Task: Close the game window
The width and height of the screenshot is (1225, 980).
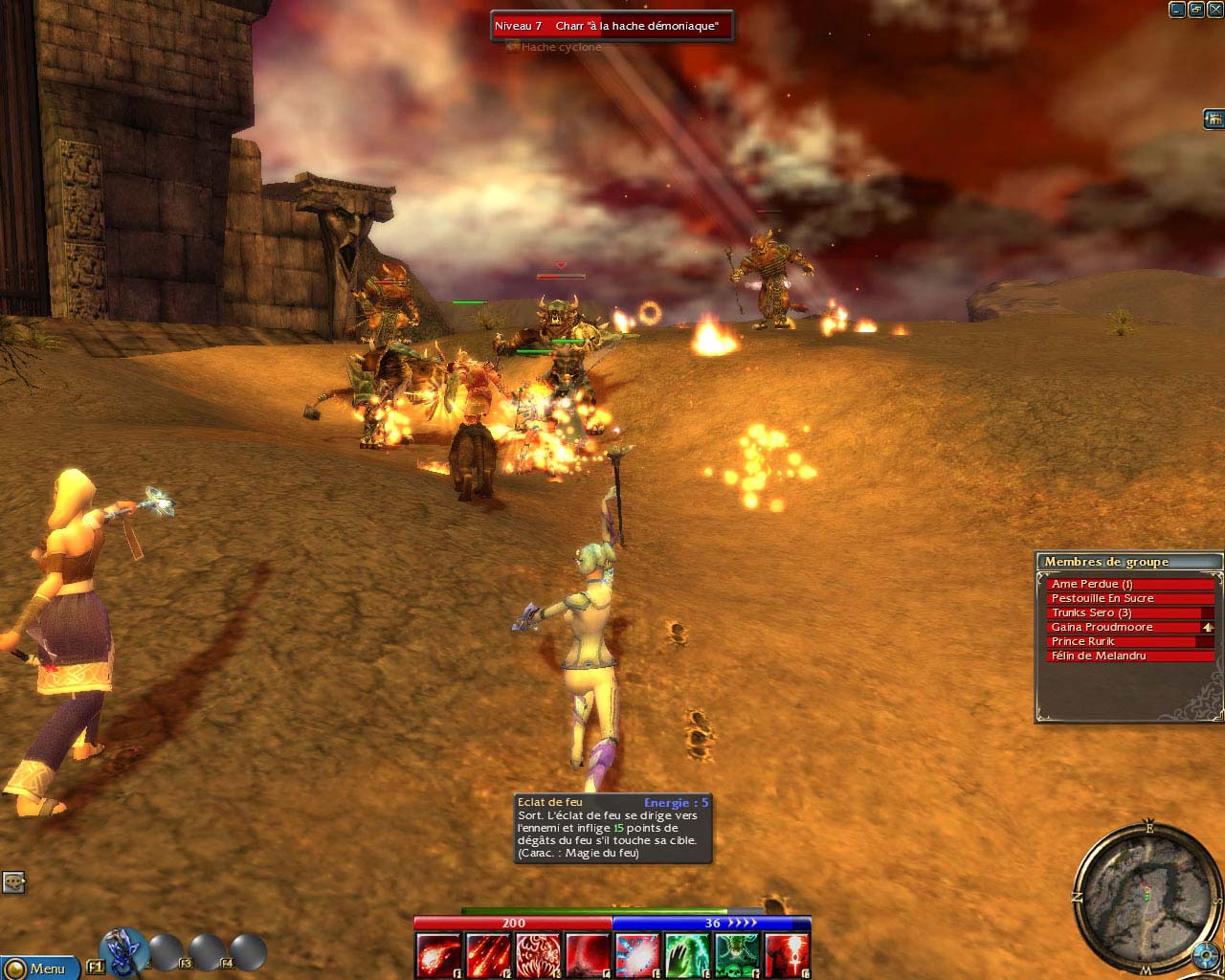Action: tap(1214, 10)
